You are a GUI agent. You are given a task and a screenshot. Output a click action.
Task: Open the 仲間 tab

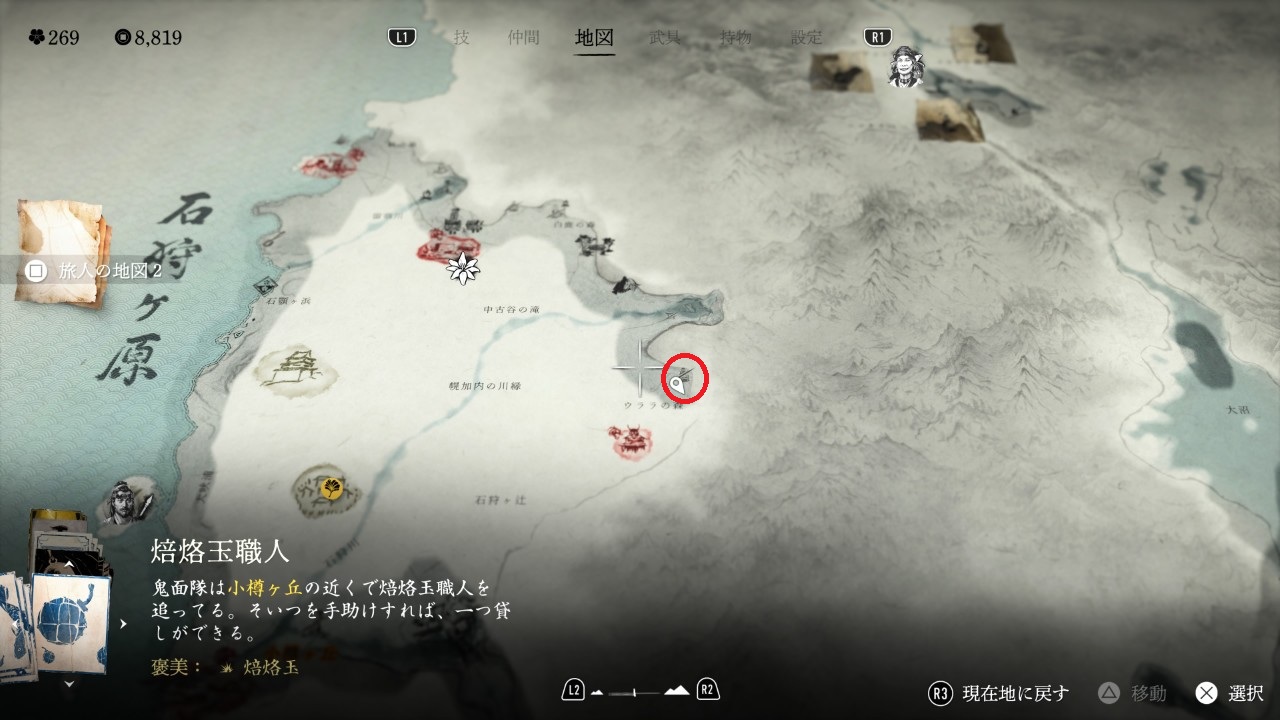(x=523, y=38)
